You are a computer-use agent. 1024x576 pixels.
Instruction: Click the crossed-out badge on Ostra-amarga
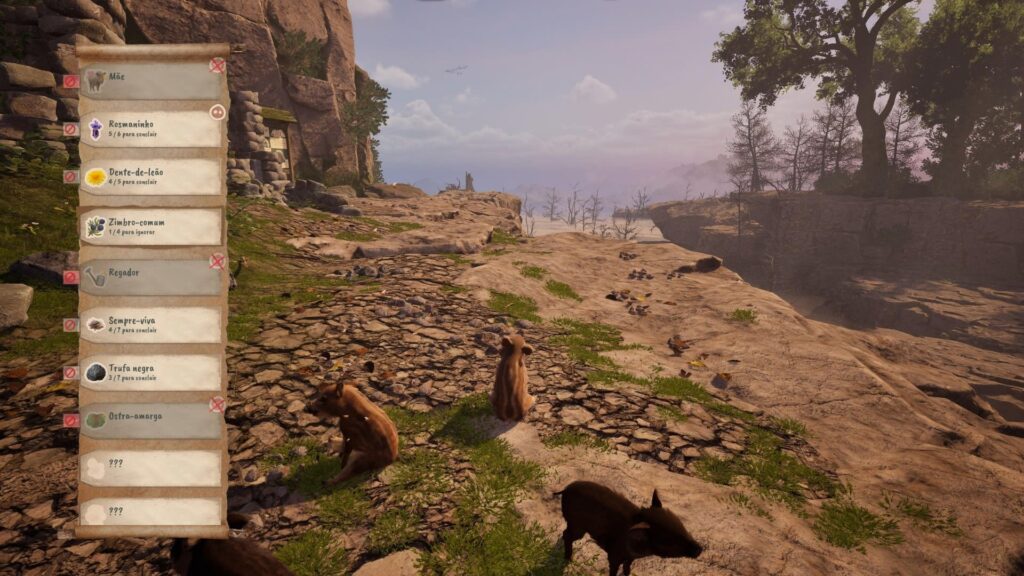pyautogui.click(x=217, y=405)
